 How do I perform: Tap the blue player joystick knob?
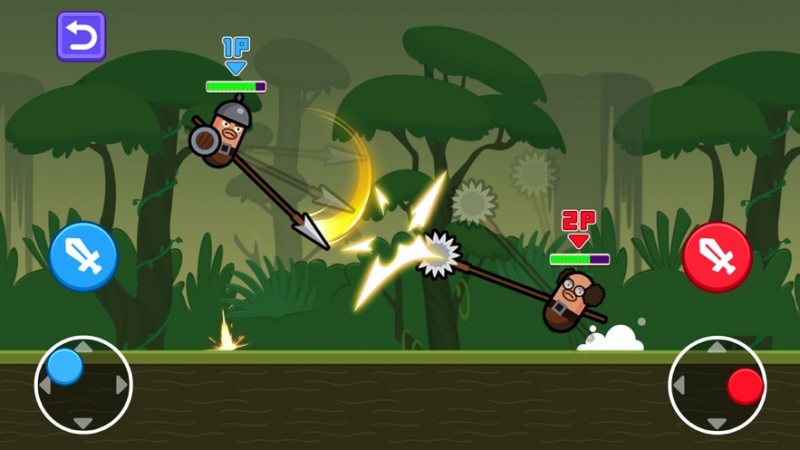66,366
